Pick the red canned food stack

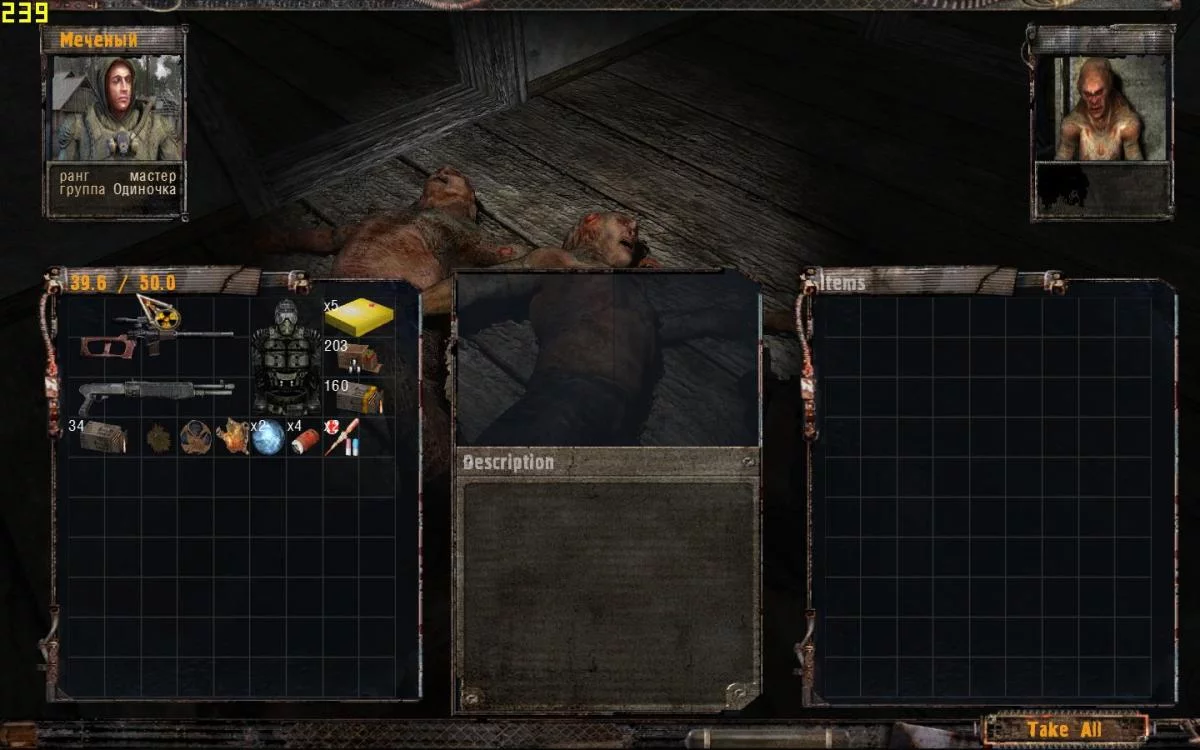(304, 439)
